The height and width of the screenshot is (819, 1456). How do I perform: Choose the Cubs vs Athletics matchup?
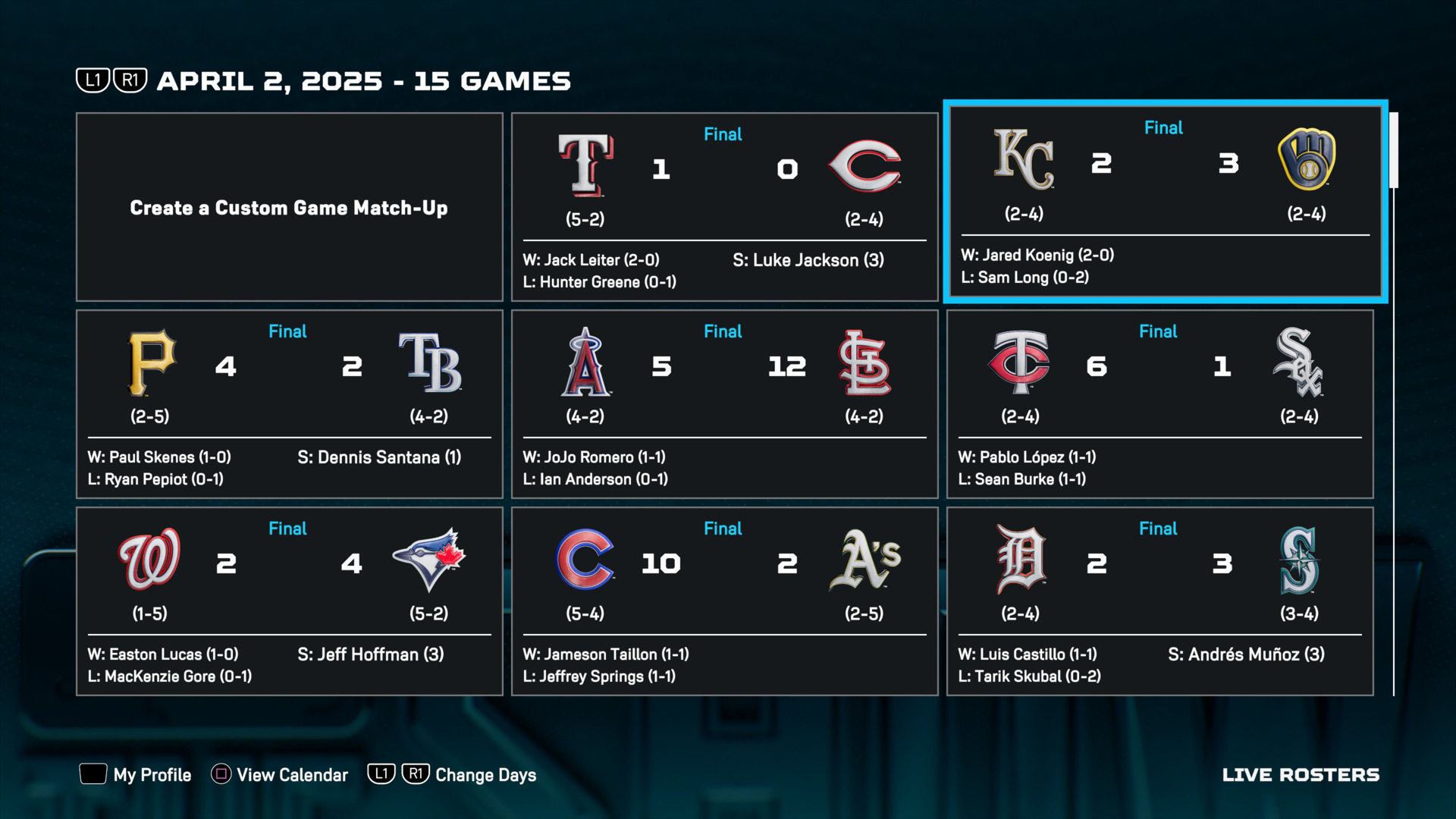724,601
